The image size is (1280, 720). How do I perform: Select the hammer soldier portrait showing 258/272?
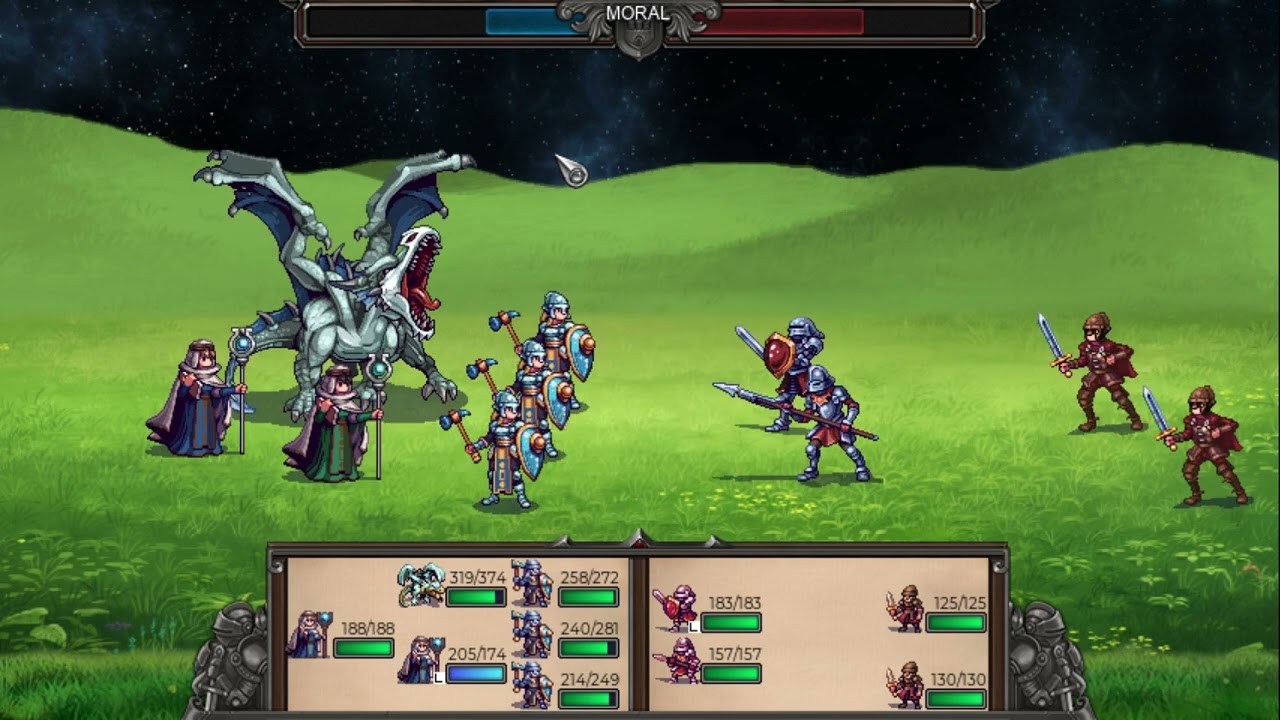coord(531,584)
